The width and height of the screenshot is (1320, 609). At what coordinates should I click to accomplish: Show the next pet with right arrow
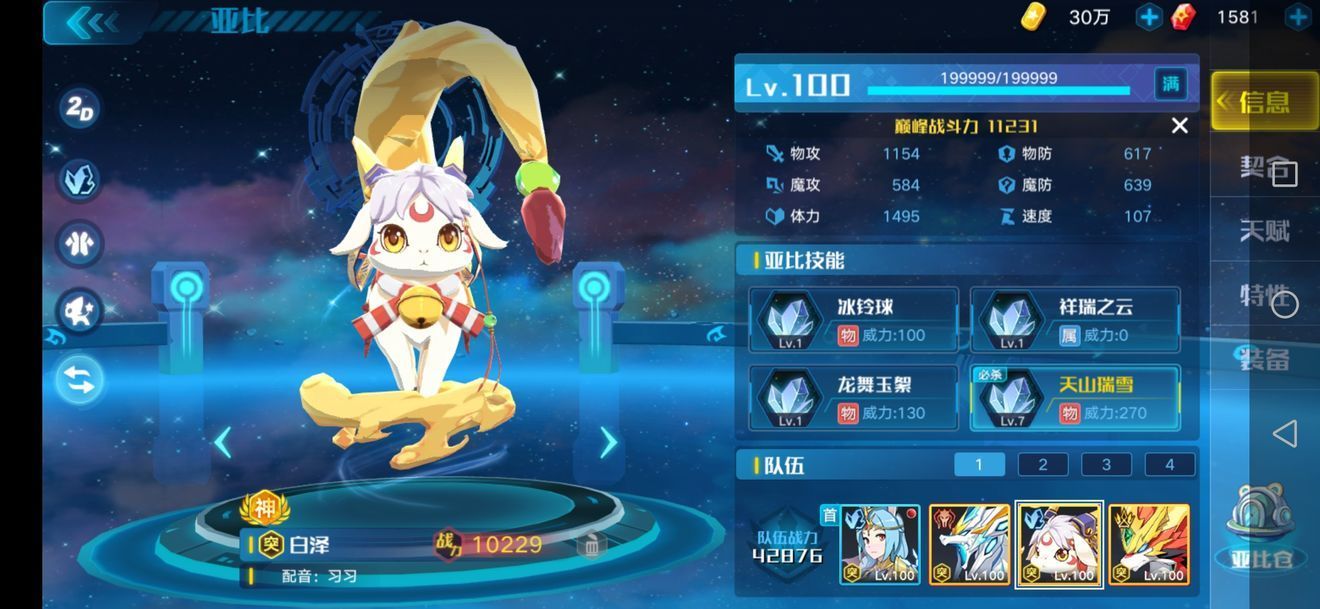[x=608, y=442]
